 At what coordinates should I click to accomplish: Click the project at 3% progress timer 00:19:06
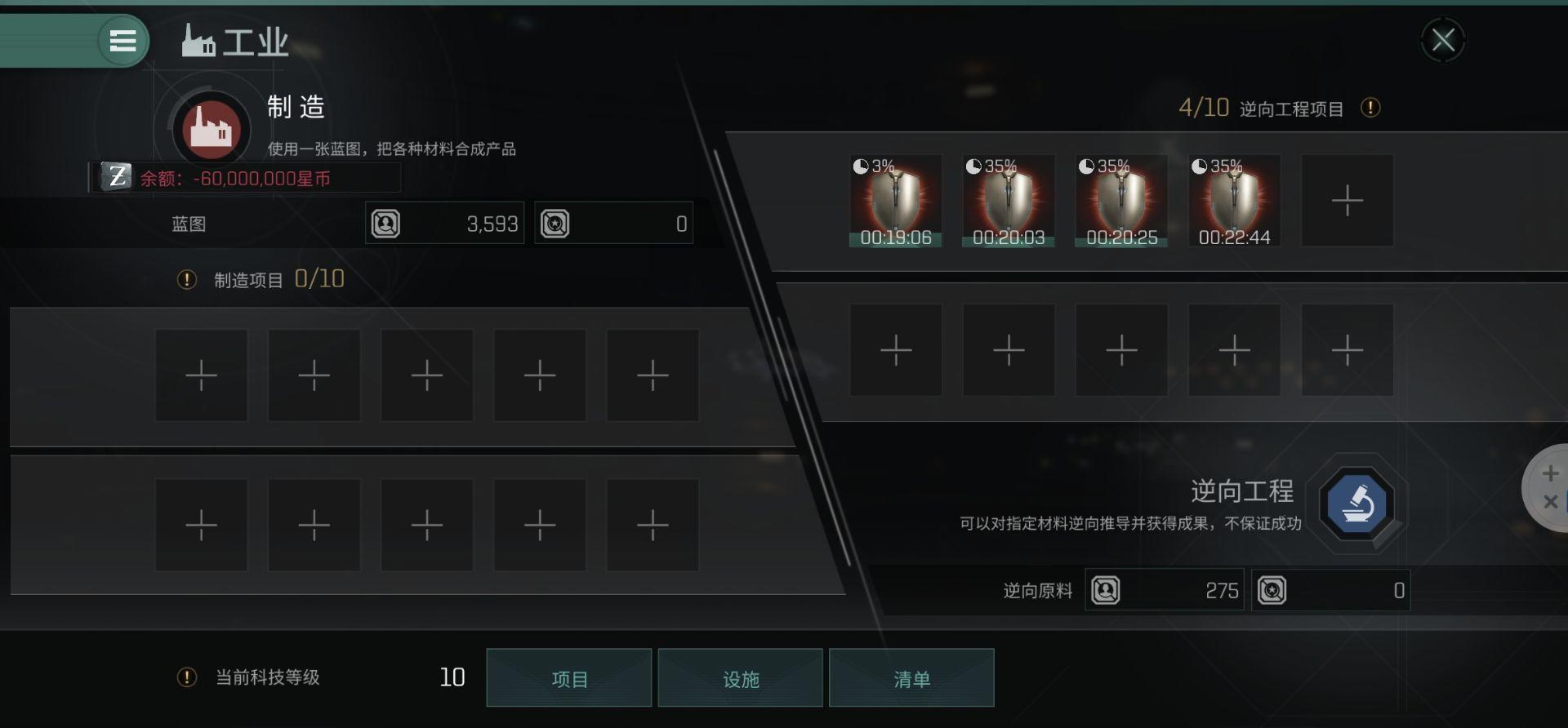coord(896,200)
